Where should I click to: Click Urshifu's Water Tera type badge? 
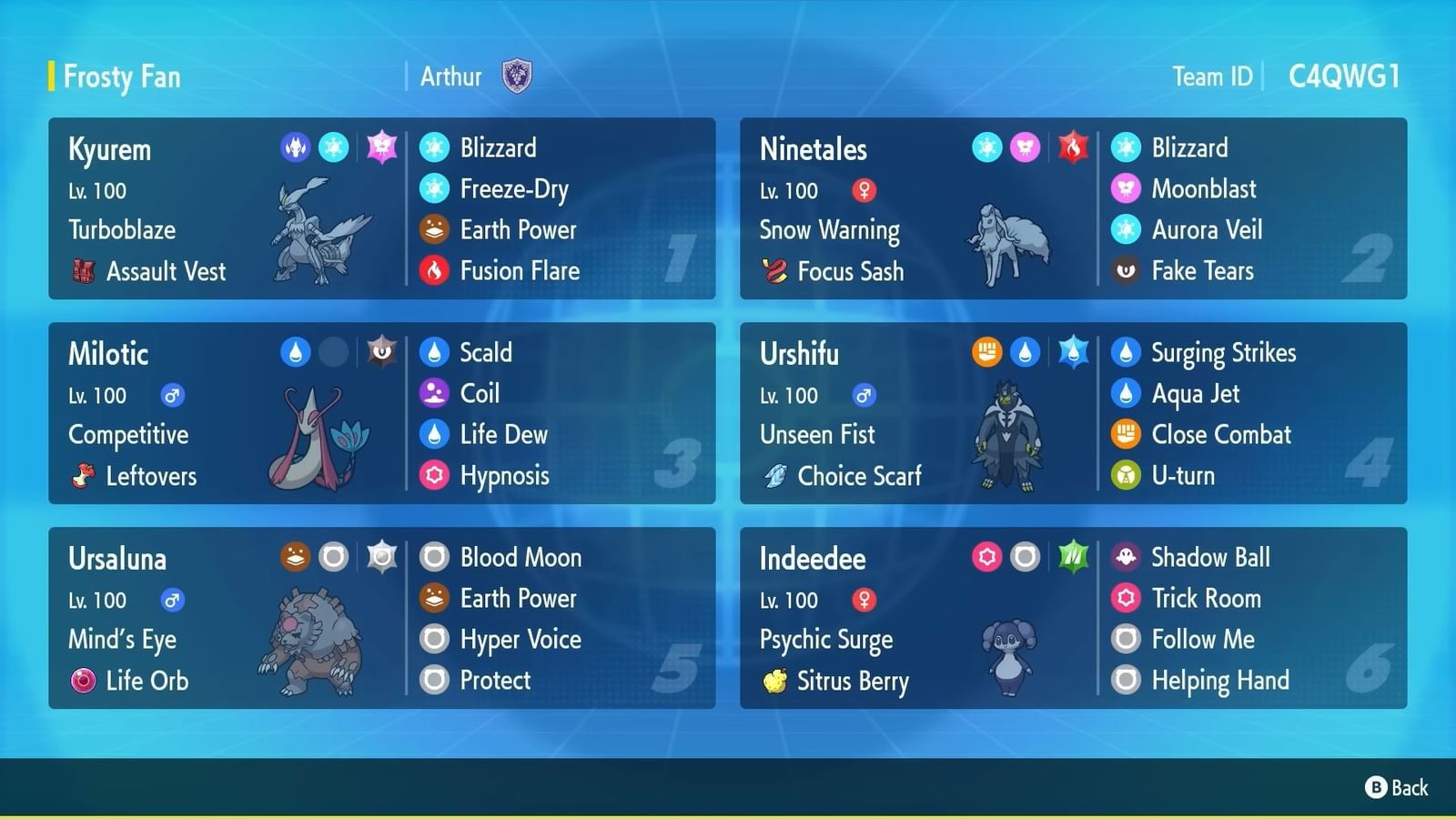(x=1074, y=352)
